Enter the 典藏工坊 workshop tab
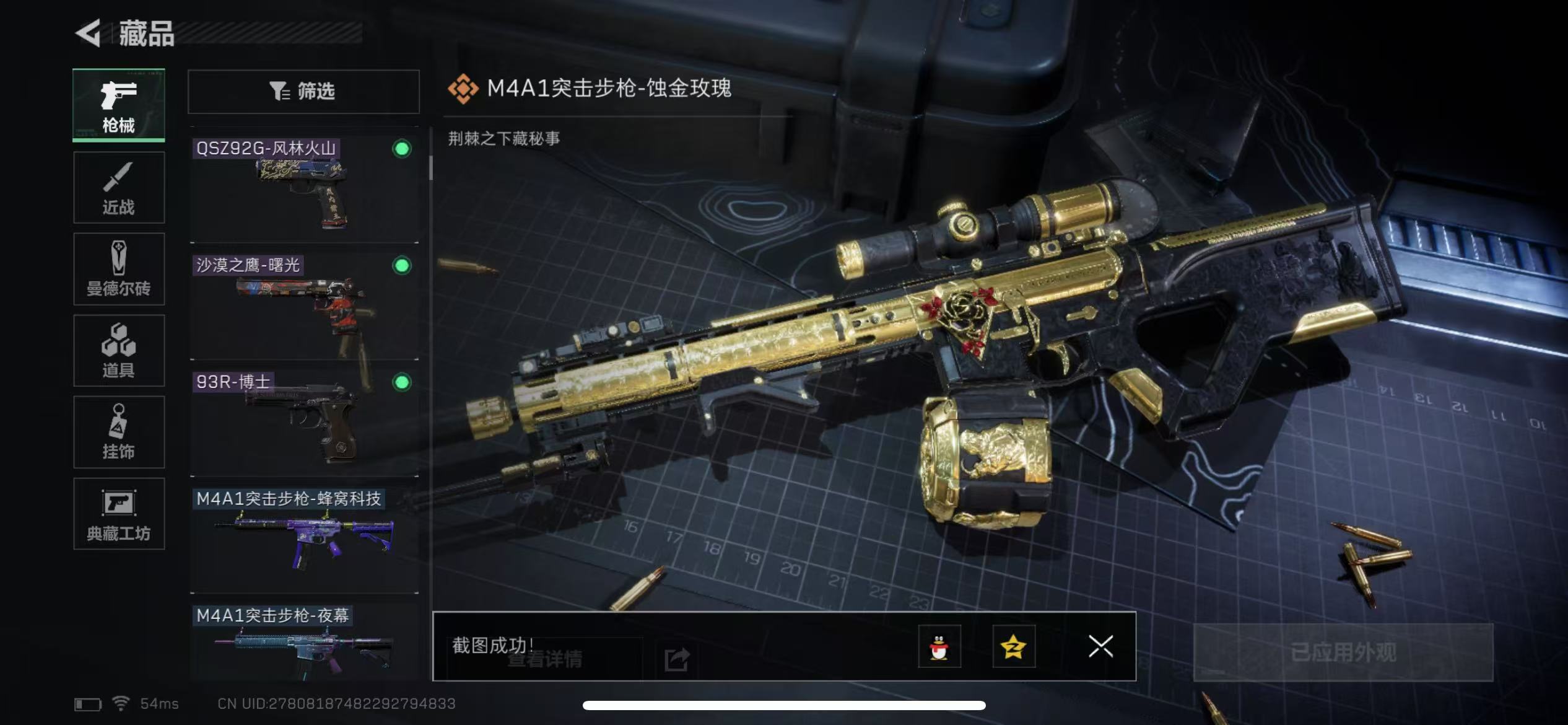This screenshot has height=725, width=1568. (118, 514)
